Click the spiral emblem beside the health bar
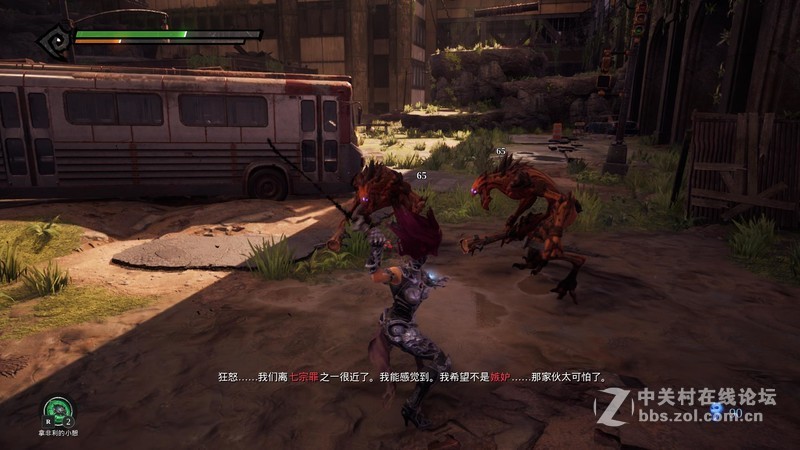Screen dimensions: 800x450 tap(54, 41)
